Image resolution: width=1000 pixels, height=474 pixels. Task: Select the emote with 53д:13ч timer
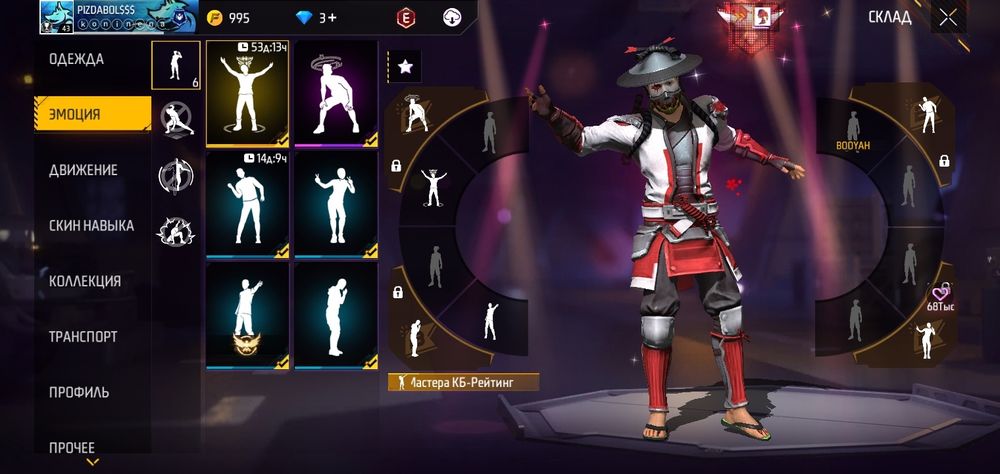(247, 93)
